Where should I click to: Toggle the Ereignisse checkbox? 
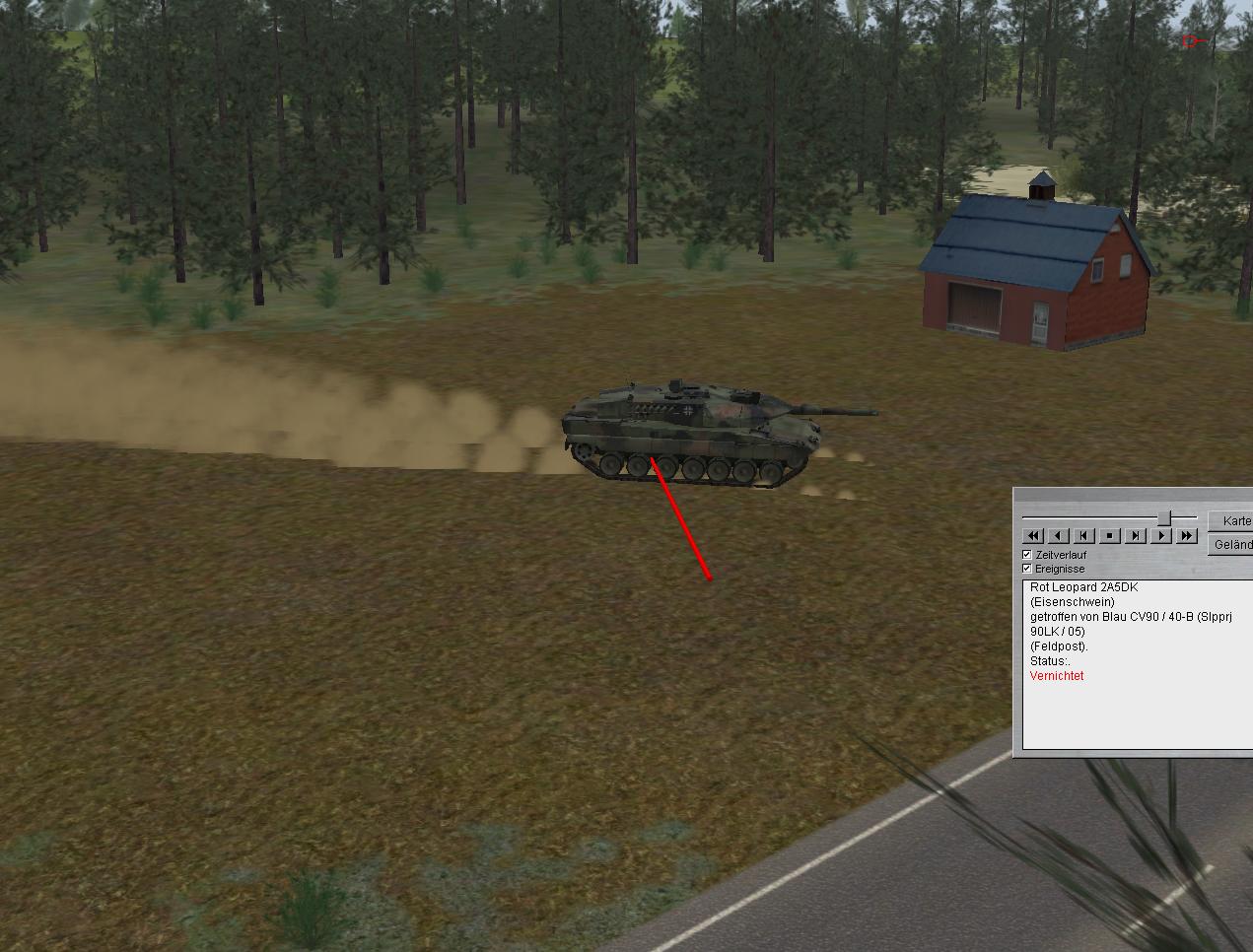(x=1027, y=569)
